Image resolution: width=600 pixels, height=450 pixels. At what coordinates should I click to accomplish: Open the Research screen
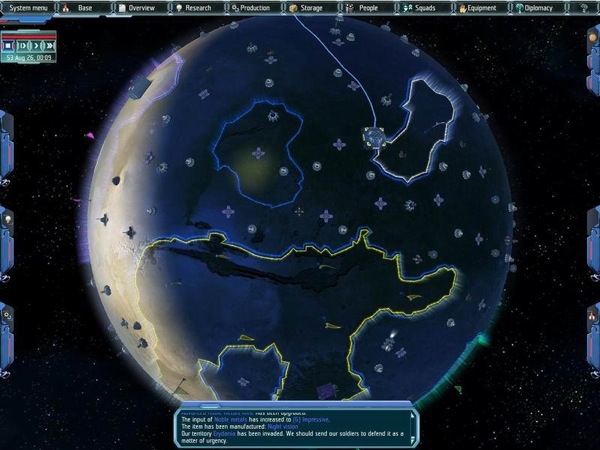[194, 7]
